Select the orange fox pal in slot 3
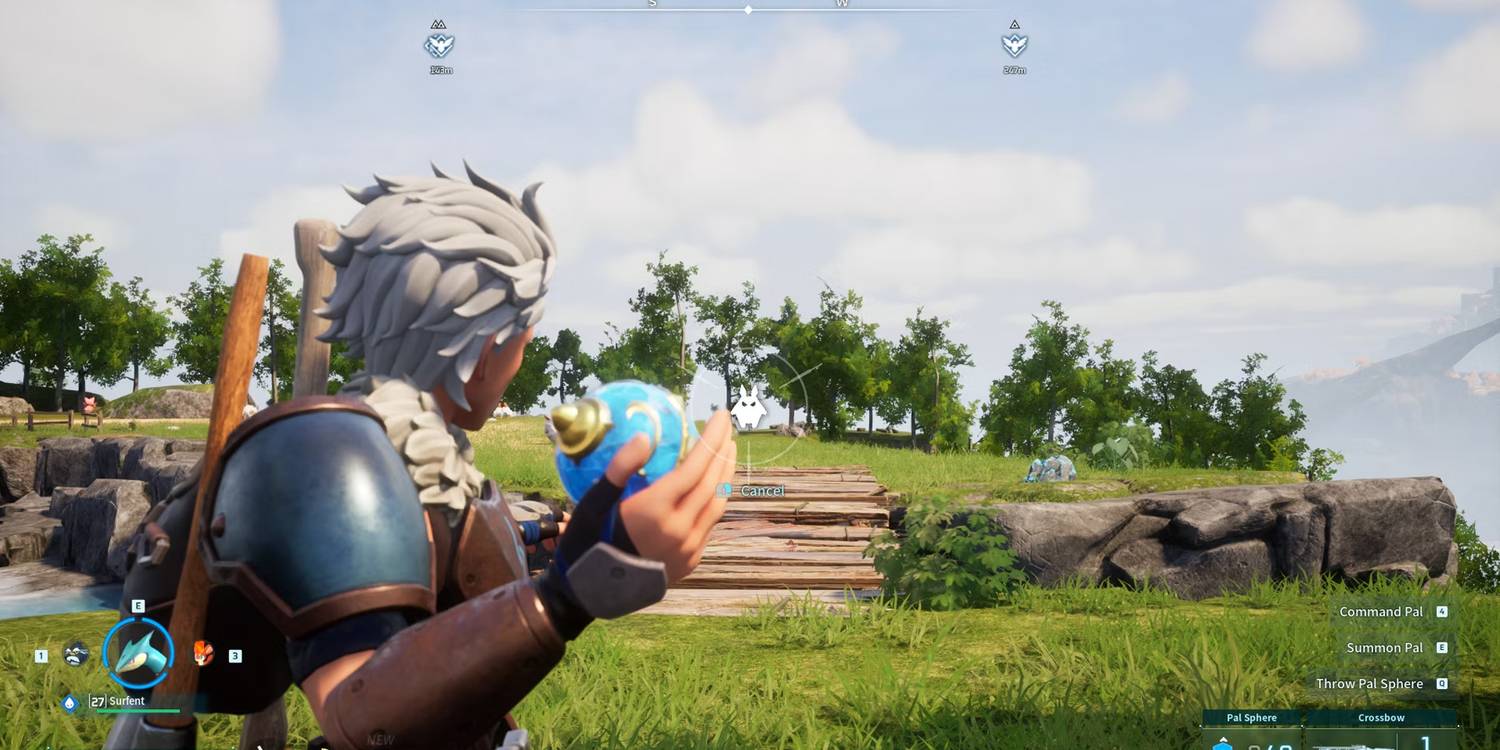Image resolution: width=1500 pixels, height=750 pixels. pyautogui.click(x=203, y=654)
